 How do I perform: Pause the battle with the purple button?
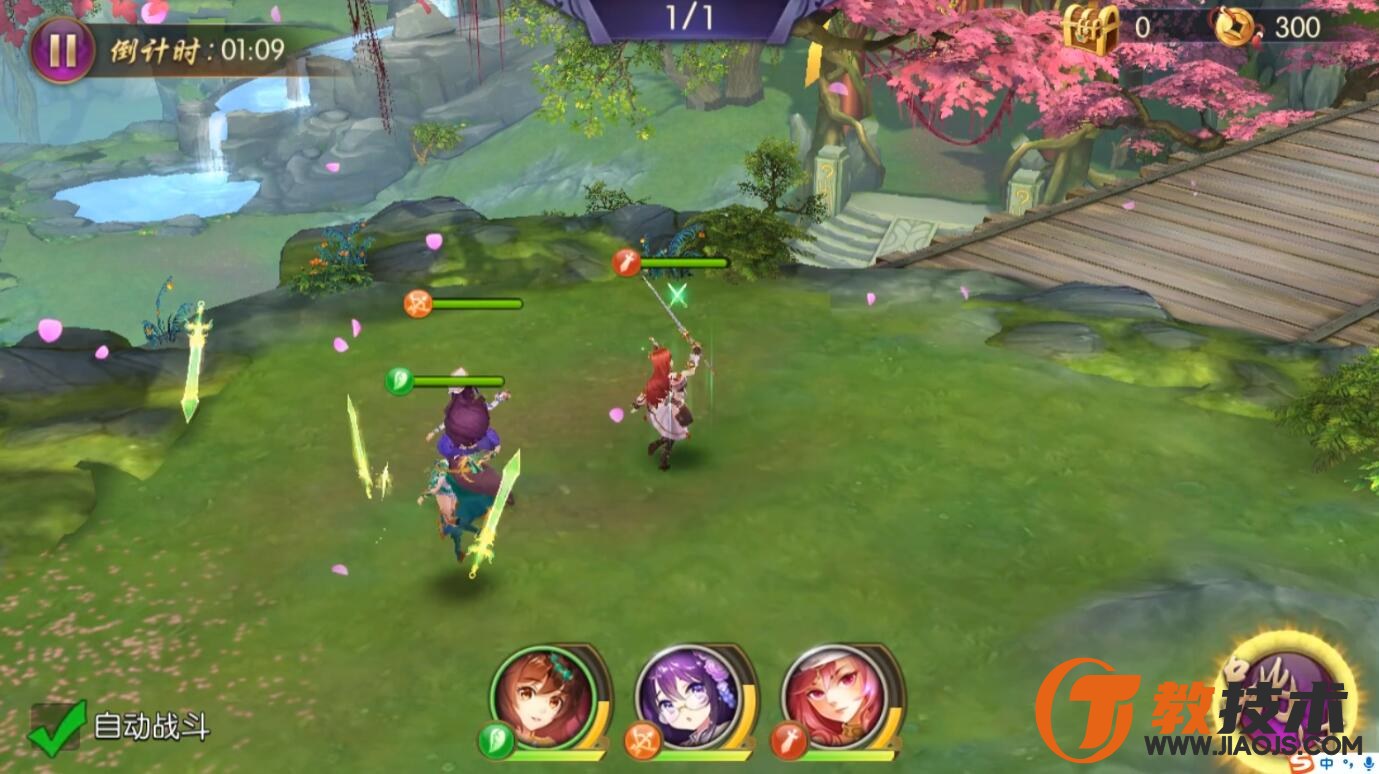[x=62, y=50]
